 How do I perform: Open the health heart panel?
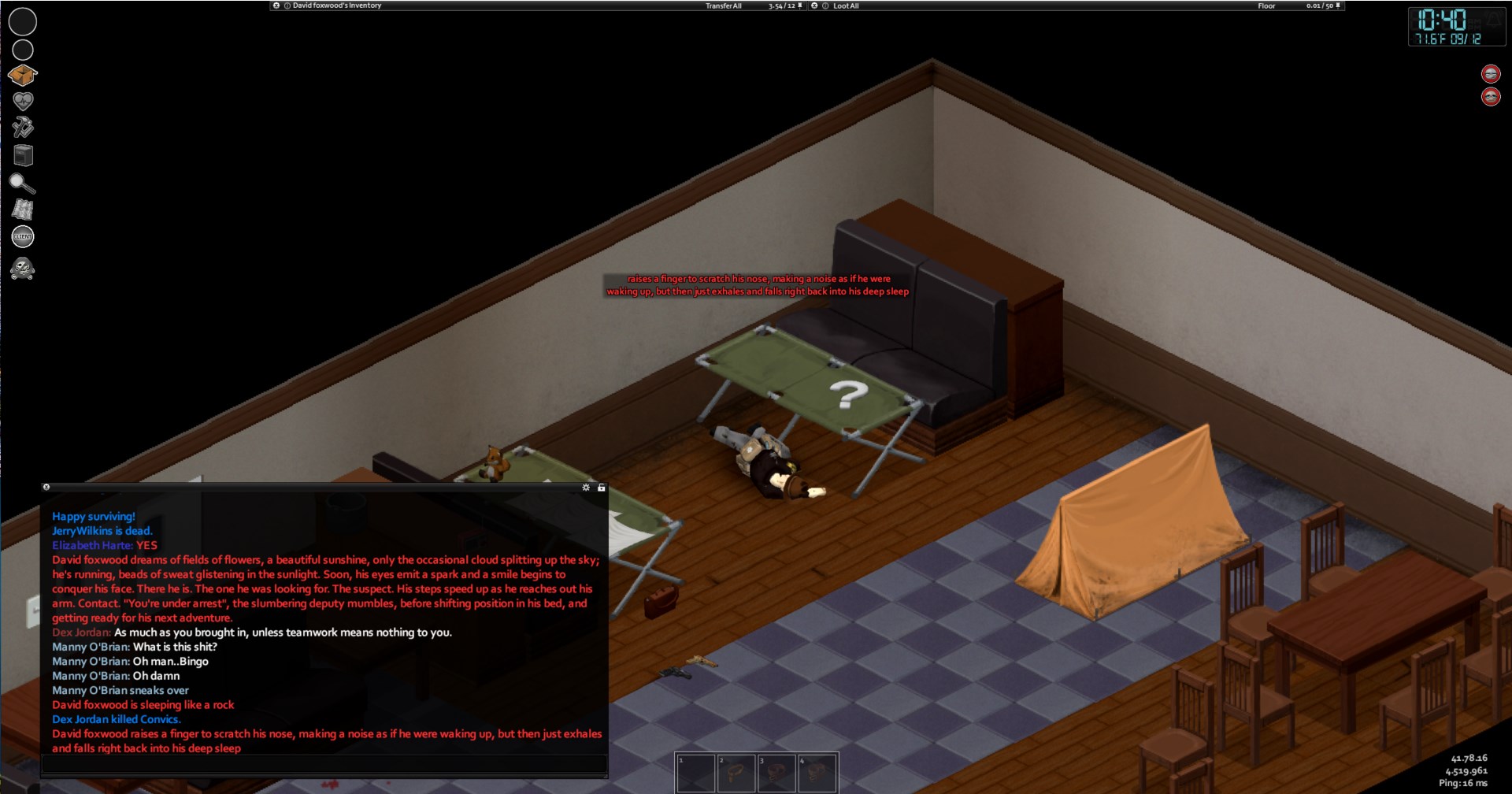pyautogui.click(x=23, y=101)
